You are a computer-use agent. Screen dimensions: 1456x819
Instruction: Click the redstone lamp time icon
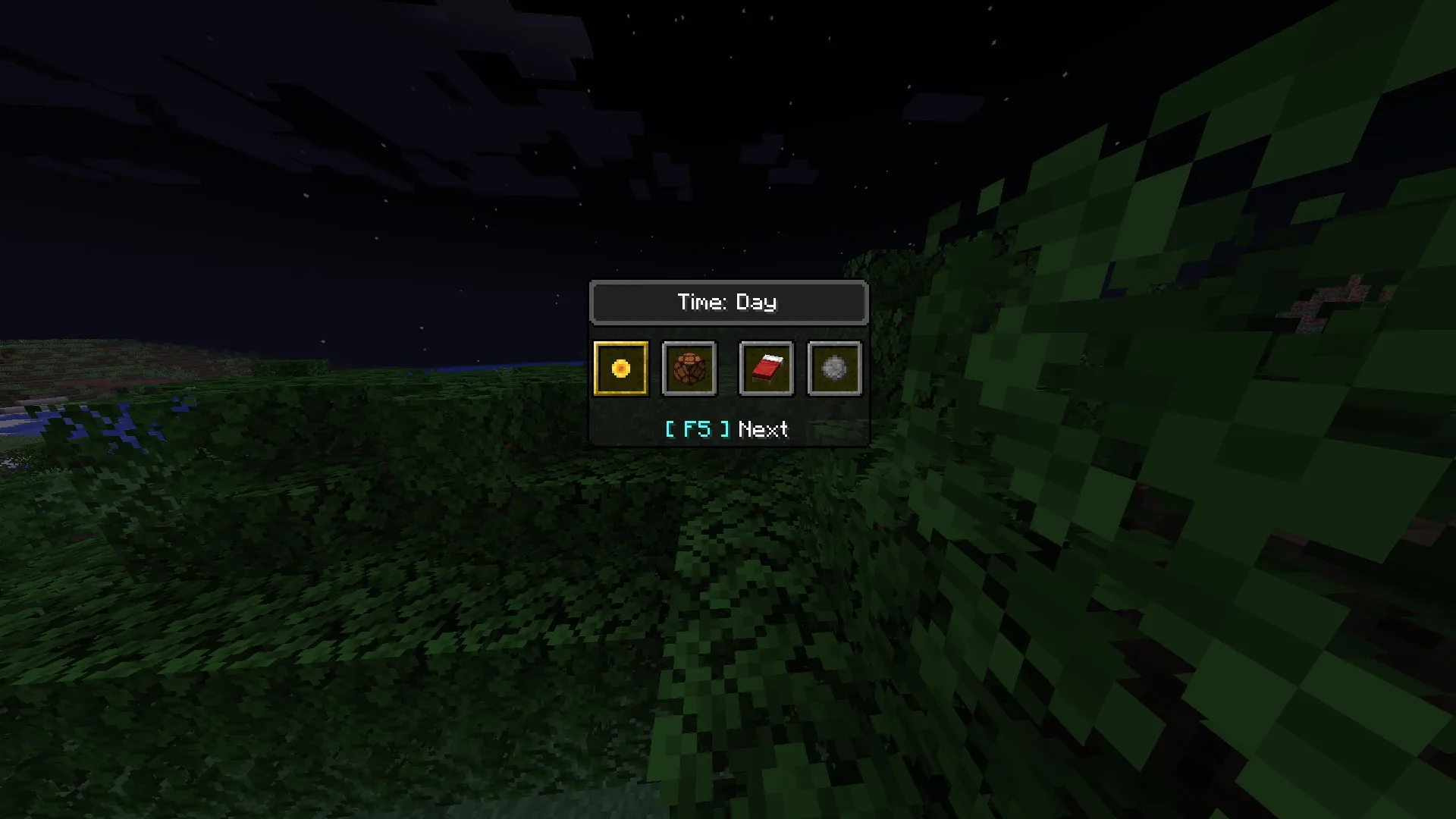point(689,369)
